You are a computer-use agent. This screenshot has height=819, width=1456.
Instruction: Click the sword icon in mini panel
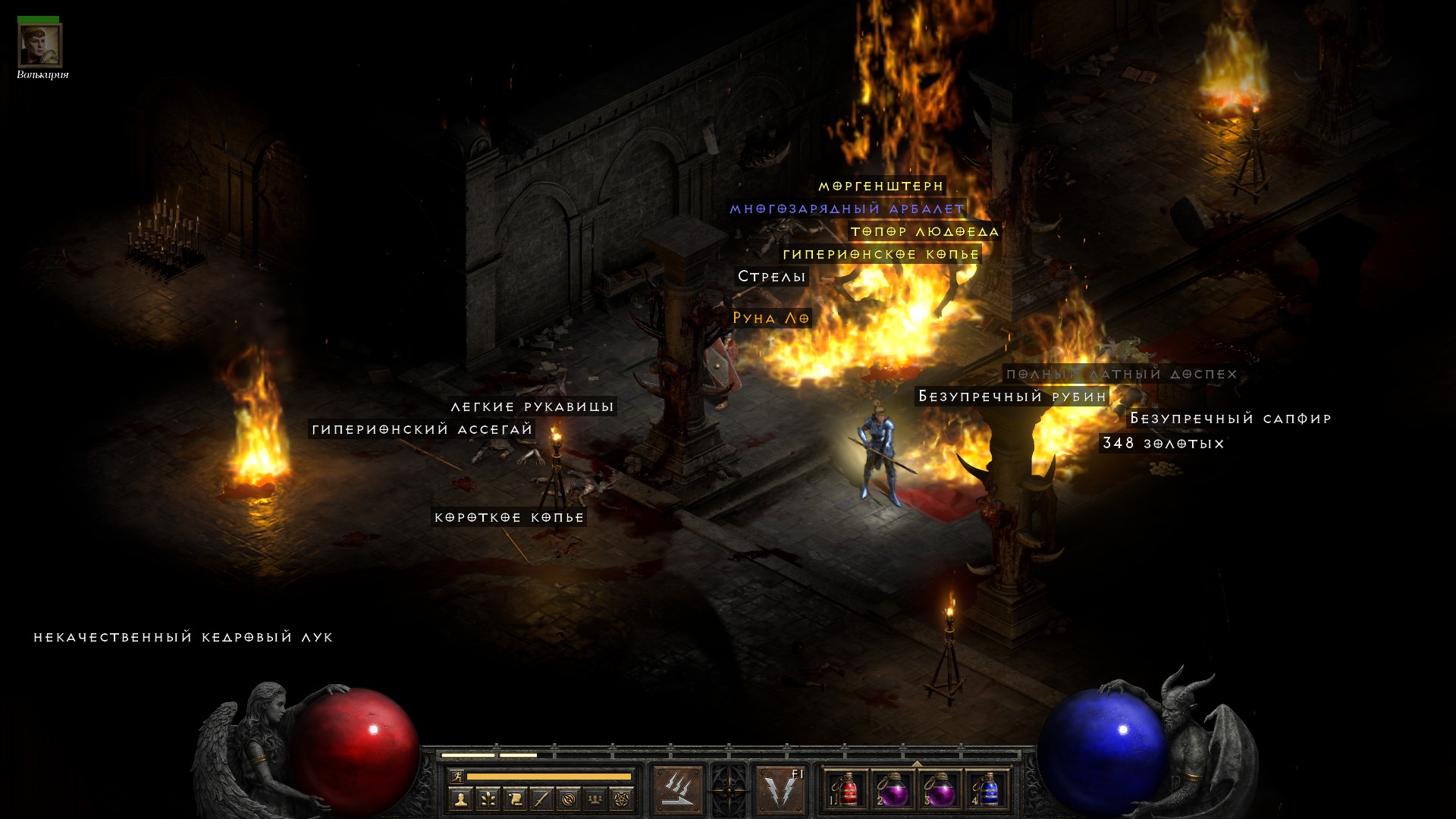click(541, 799)
